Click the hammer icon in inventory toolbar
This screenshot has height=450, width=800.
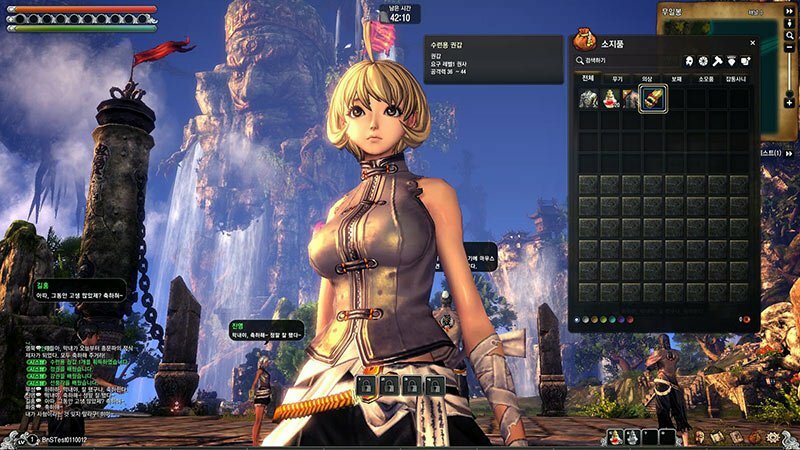pyautogui.click(x=719, y=61)
